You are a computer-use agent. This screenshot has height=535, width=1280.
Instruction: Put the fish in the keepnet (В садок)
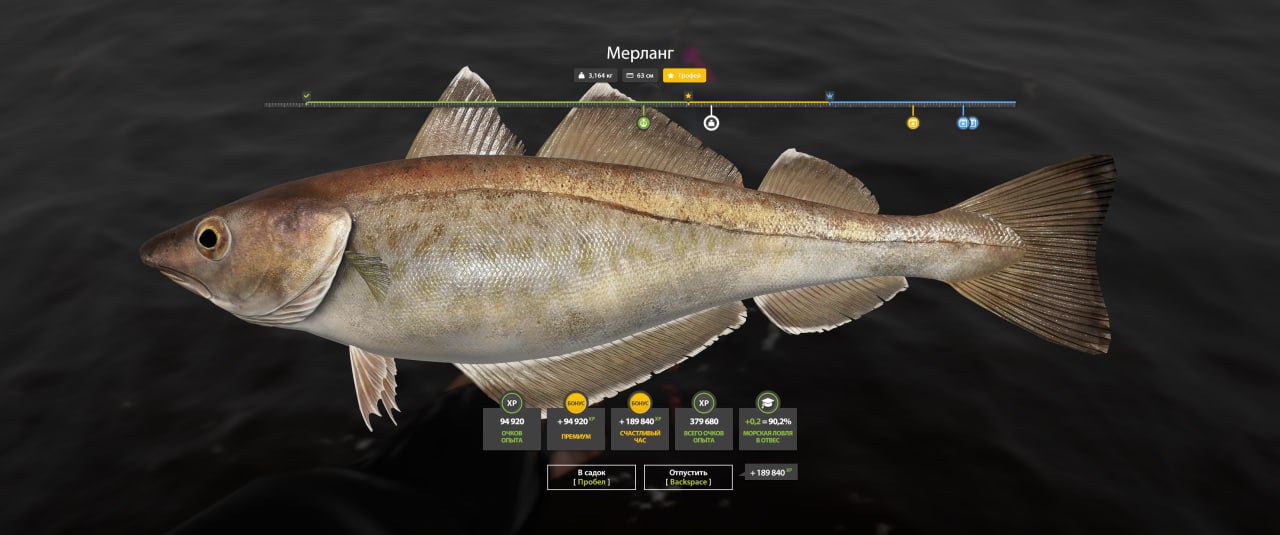coord(591,477)
